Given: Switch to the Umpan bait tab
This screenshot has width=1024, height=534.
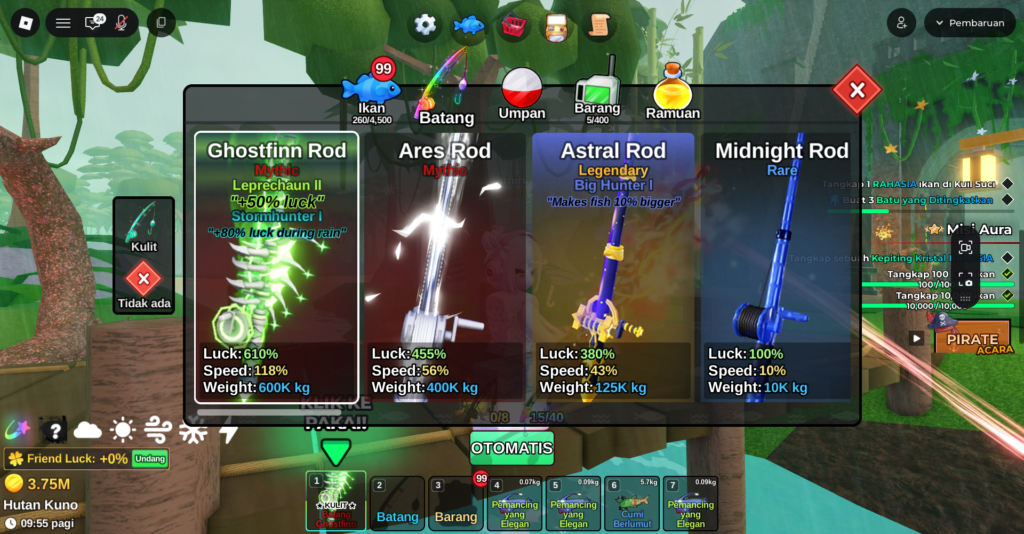Looking at the screenshot, I should [522, 93].
